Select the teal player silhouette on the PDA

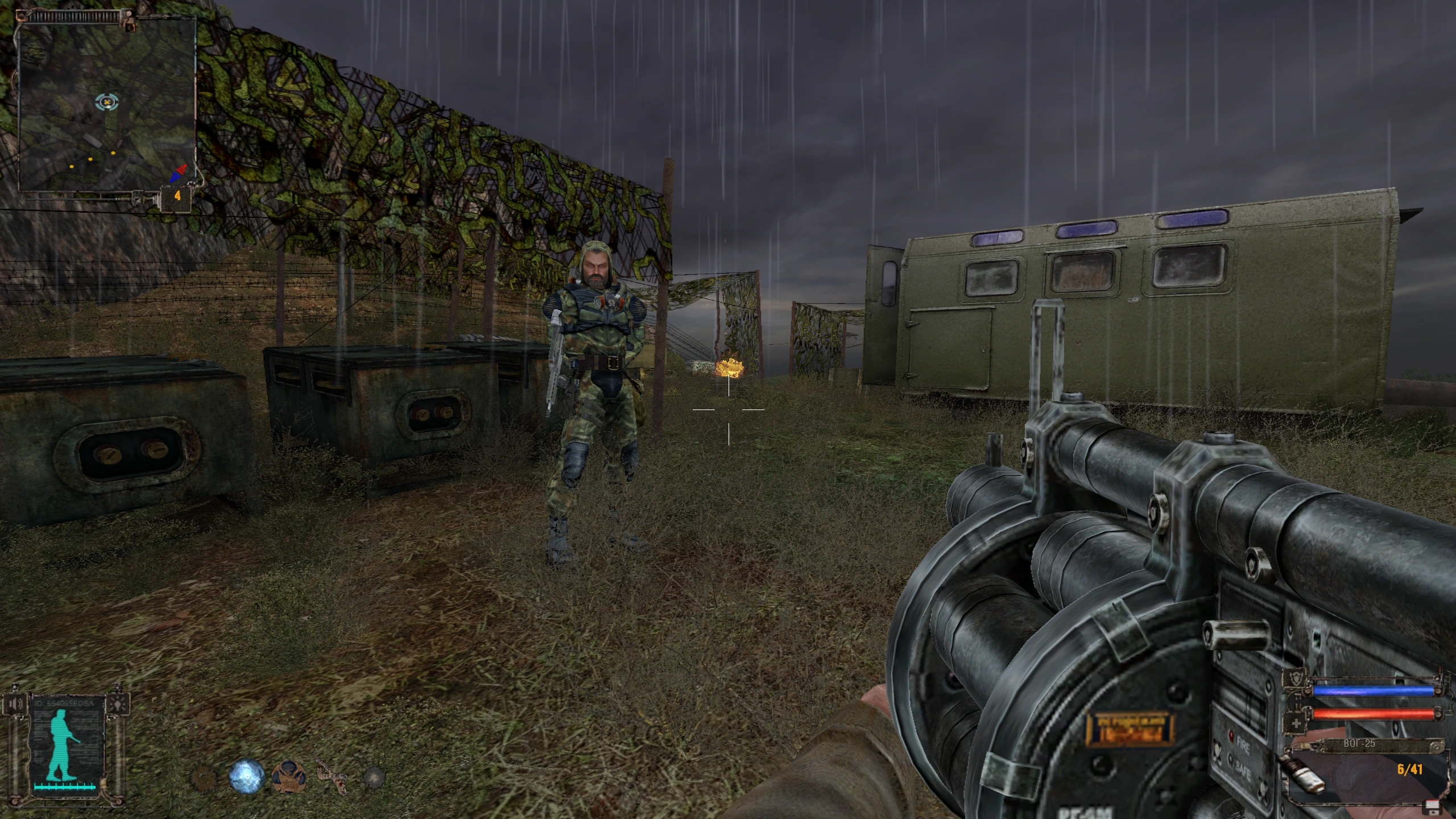61,743
